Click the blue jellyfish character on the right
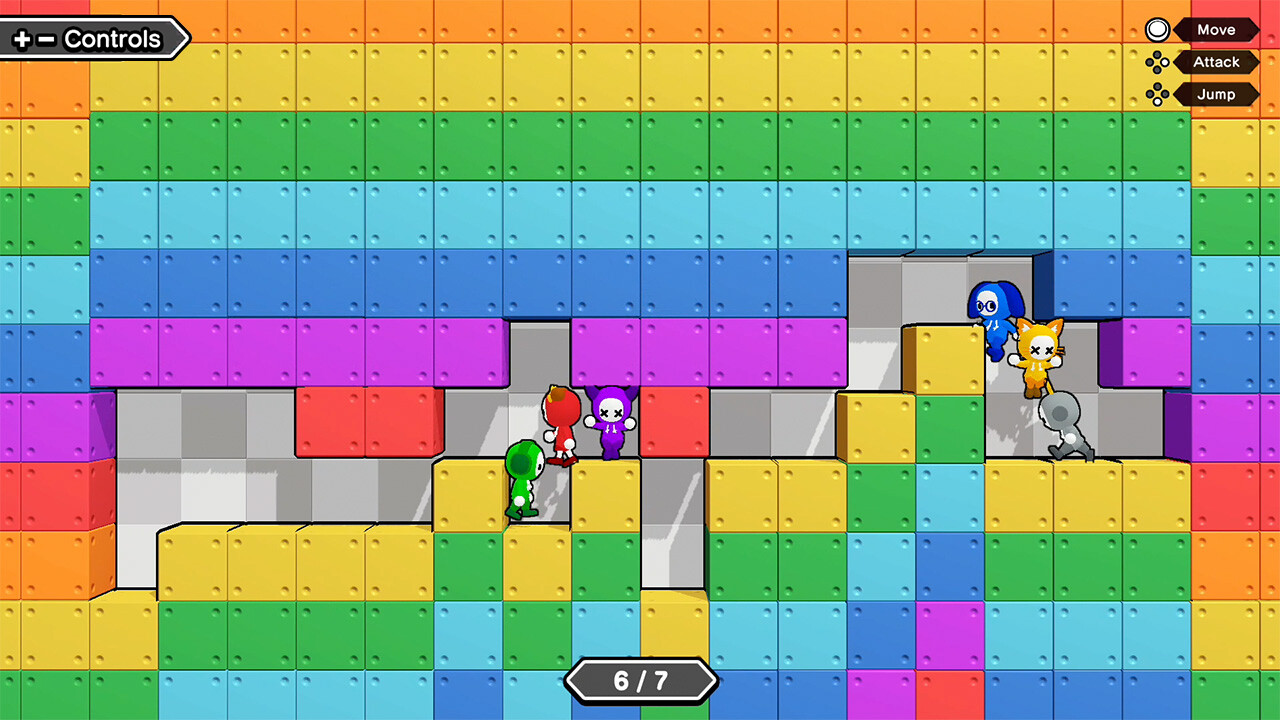1280x720 pixels. 997,315
